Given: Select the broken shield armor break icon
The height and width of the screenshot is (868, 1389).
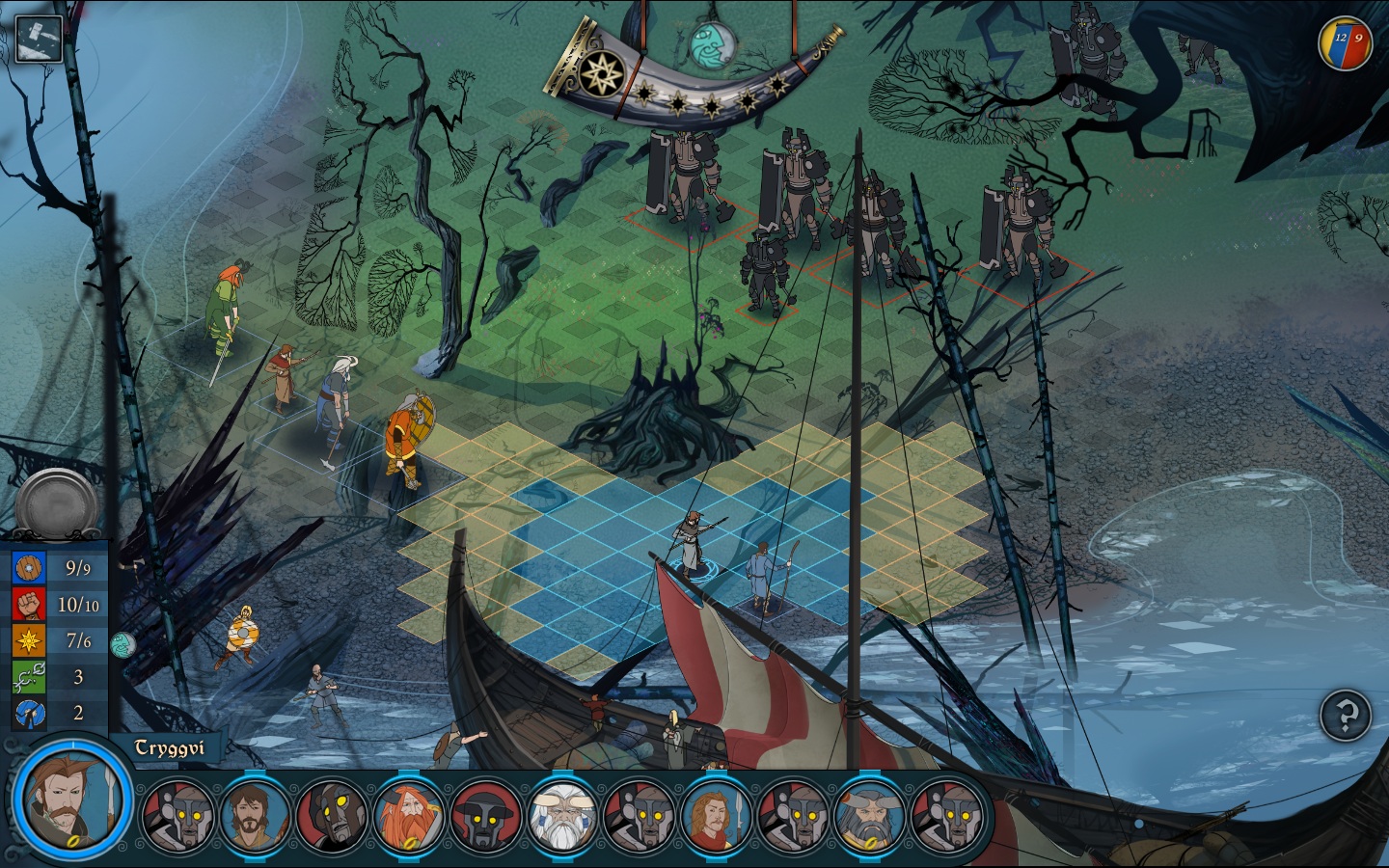Looking at the screenshot, I should 30,714.
